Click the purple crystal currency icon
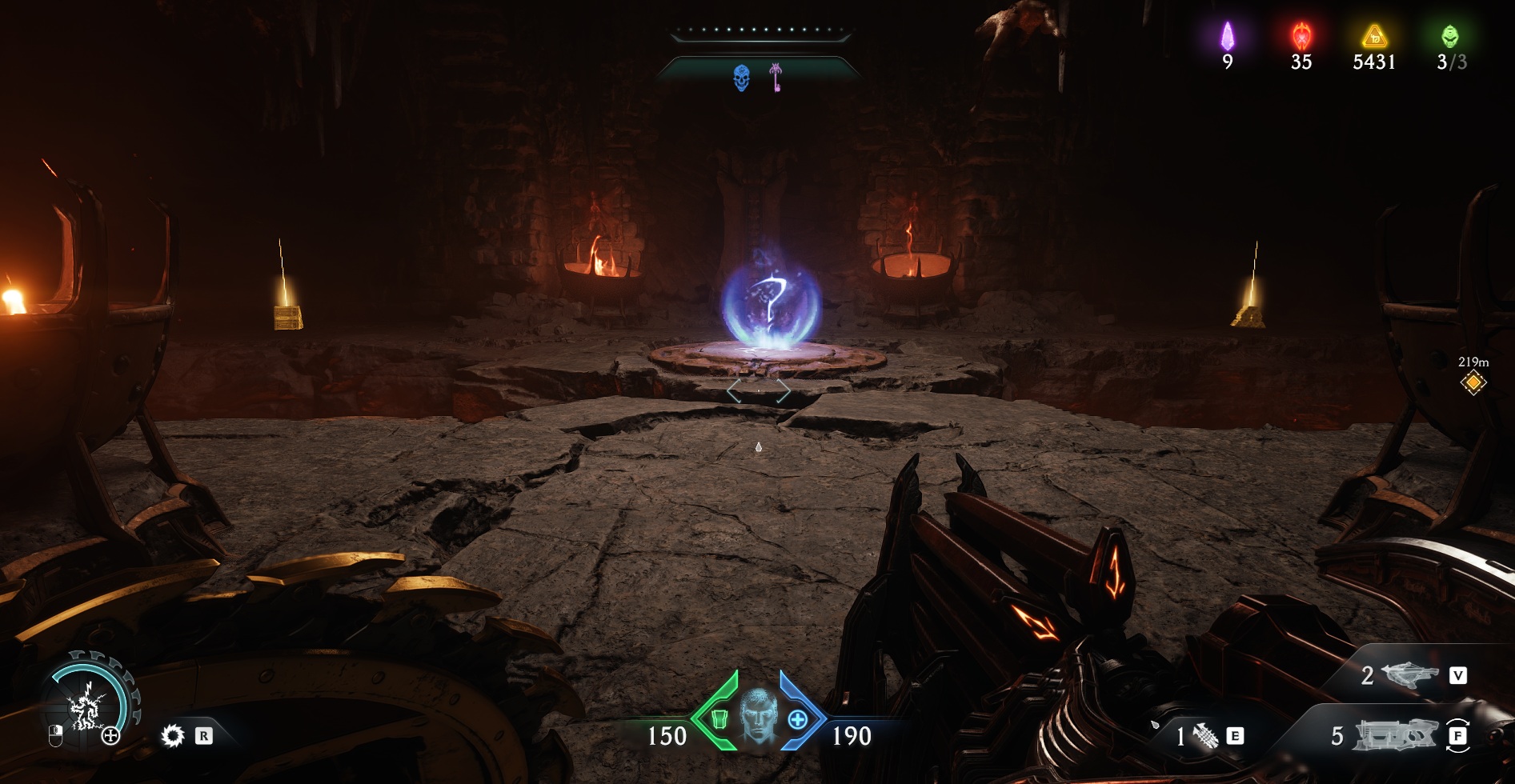 click(x=1227, y=36)
